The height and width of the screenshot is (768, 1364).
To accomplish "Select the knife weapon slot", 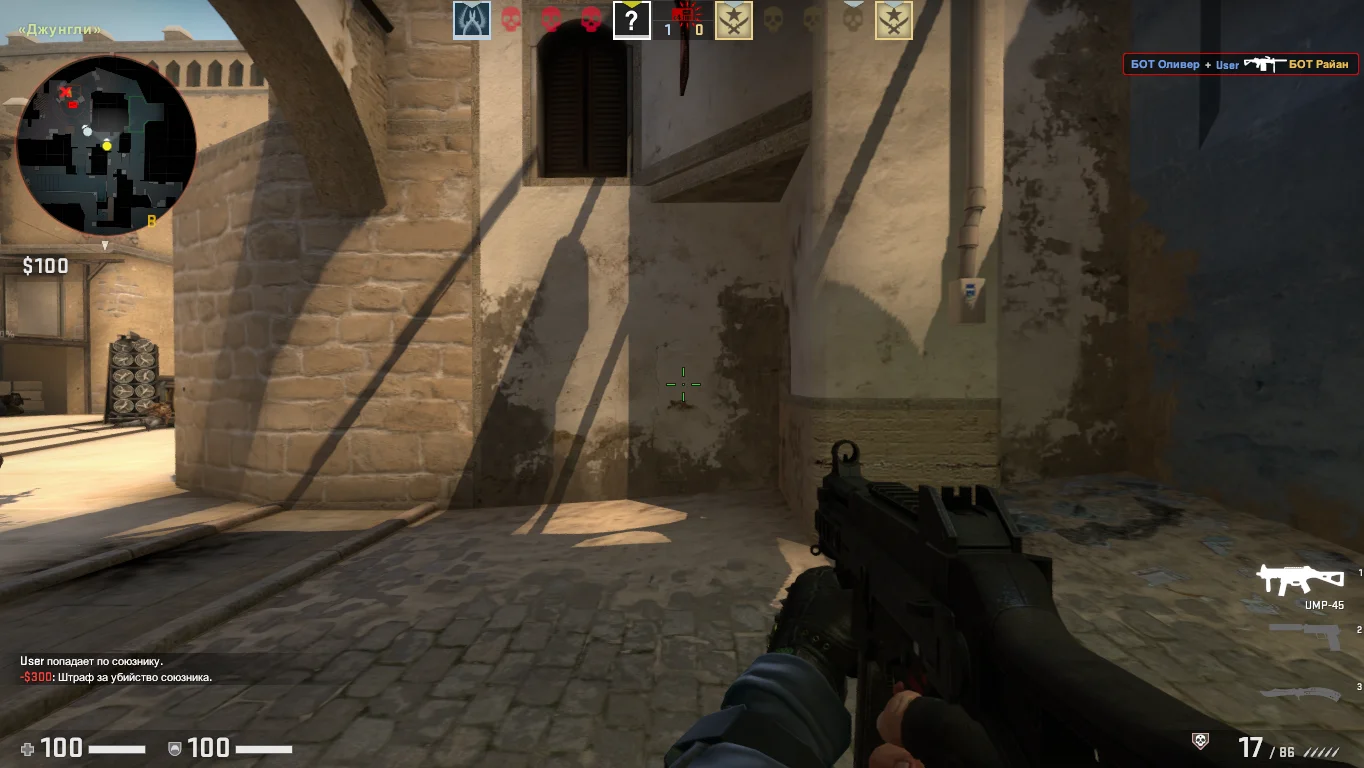I will 1301,692.
